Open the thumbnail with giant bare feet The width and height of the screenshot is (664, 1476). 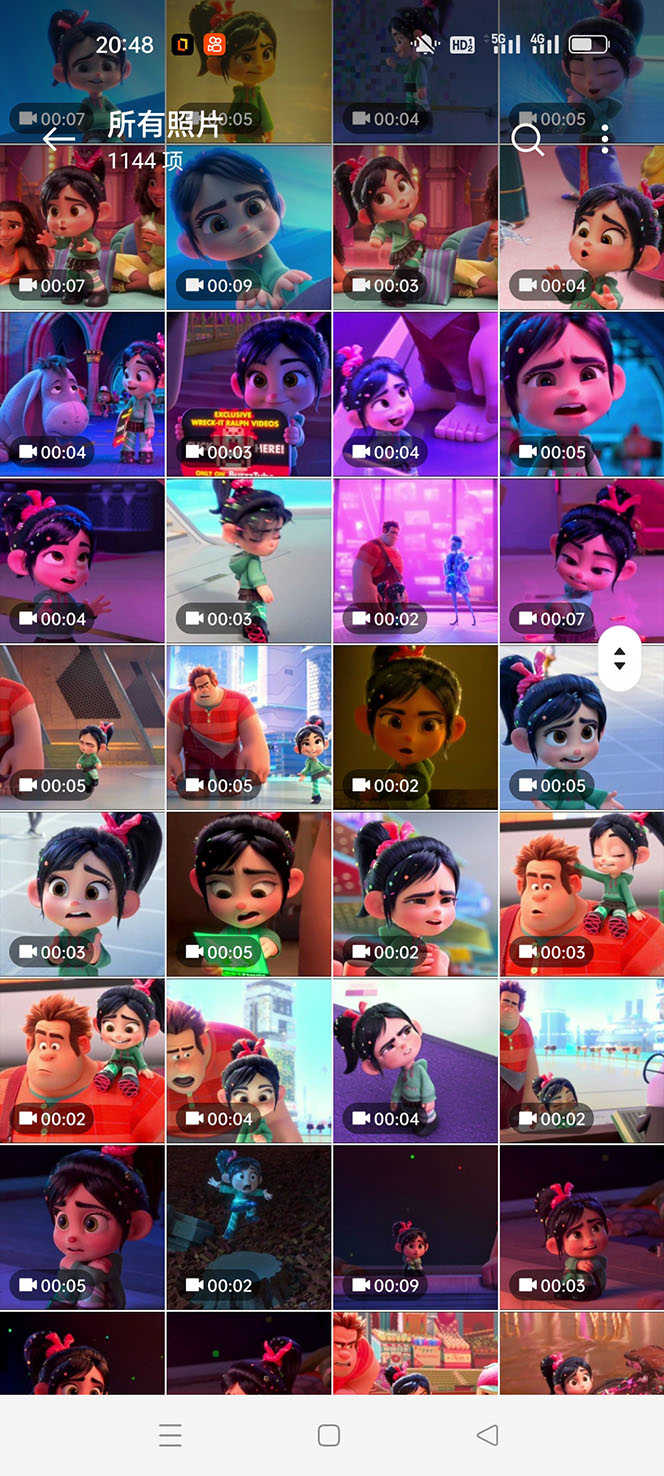point(415,394)
